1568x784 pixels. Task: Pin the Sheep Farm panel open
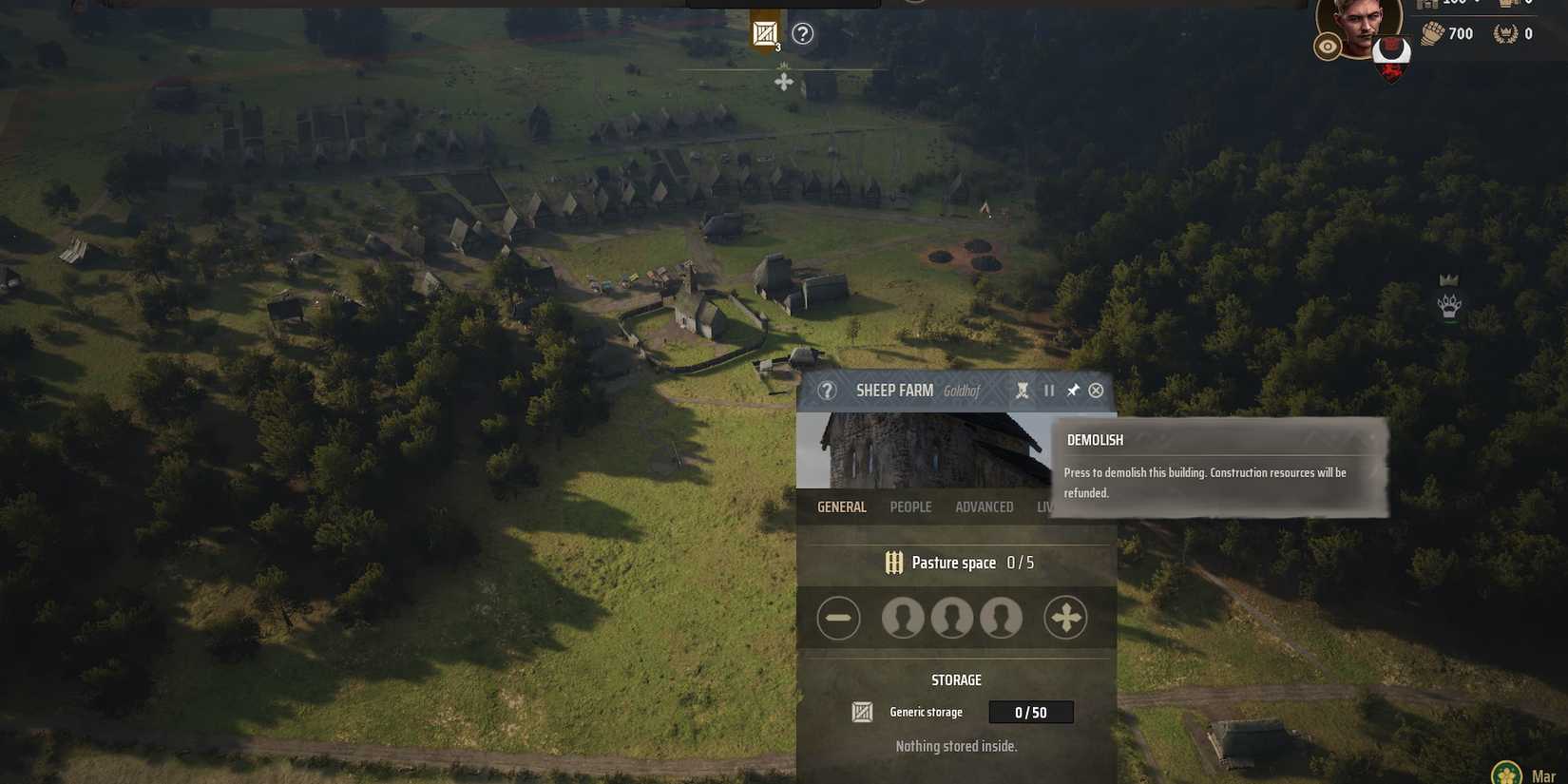(x=1073, y=390)
